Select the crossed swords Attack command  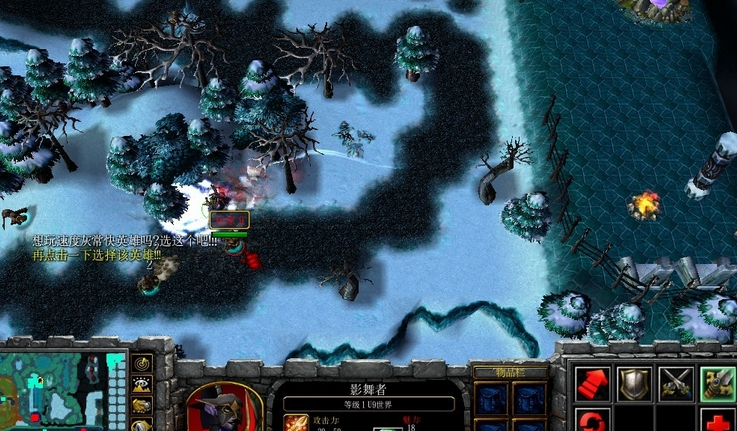click(676, 384)
